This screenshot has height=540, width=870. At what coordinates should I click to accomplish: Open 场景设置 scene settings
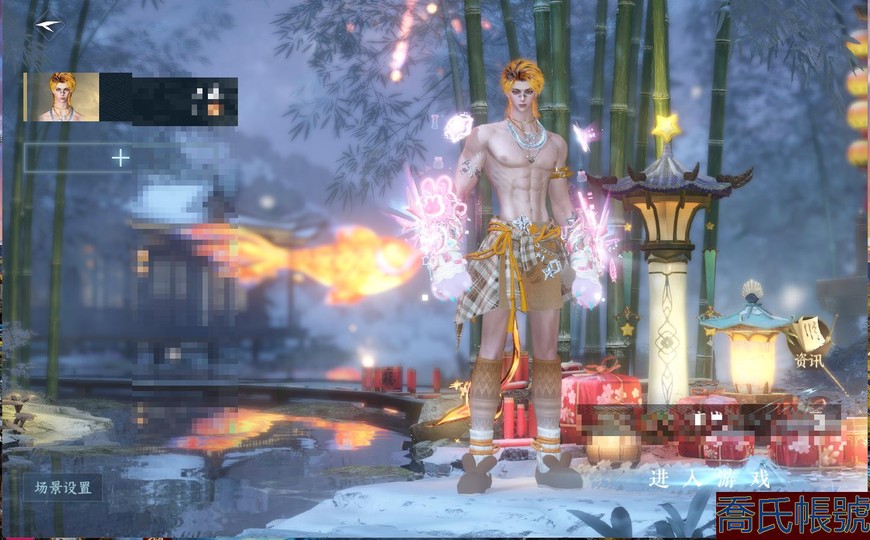click(63, 488)
